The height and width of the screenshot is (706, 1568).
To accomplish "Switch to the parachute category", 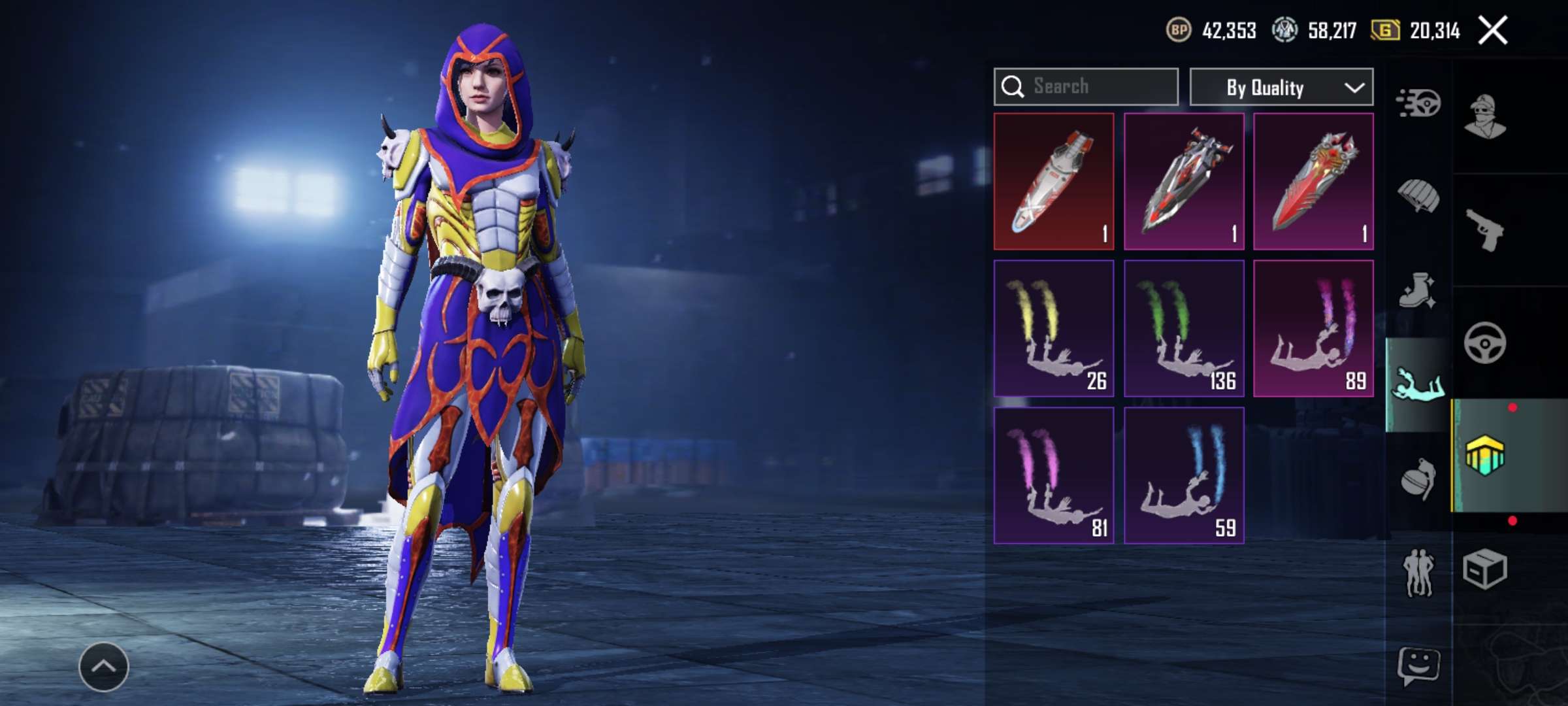I will click(x=1418, y=196).
